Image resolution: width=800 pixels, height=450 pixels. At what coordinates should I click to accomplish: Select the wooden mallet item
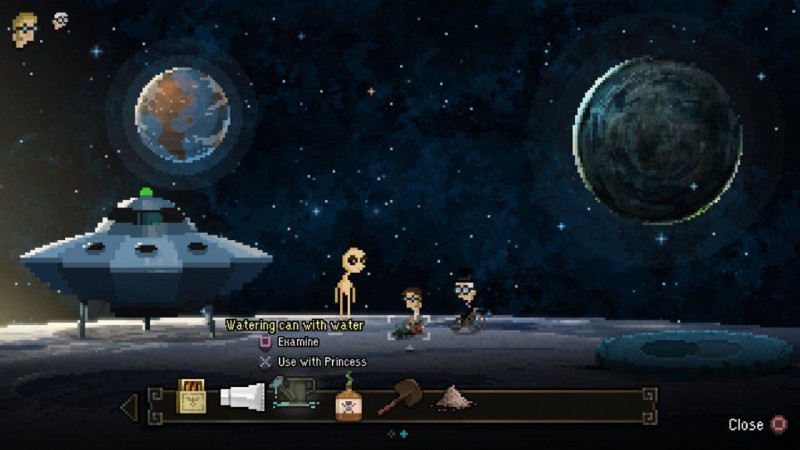tap(399, 397)
